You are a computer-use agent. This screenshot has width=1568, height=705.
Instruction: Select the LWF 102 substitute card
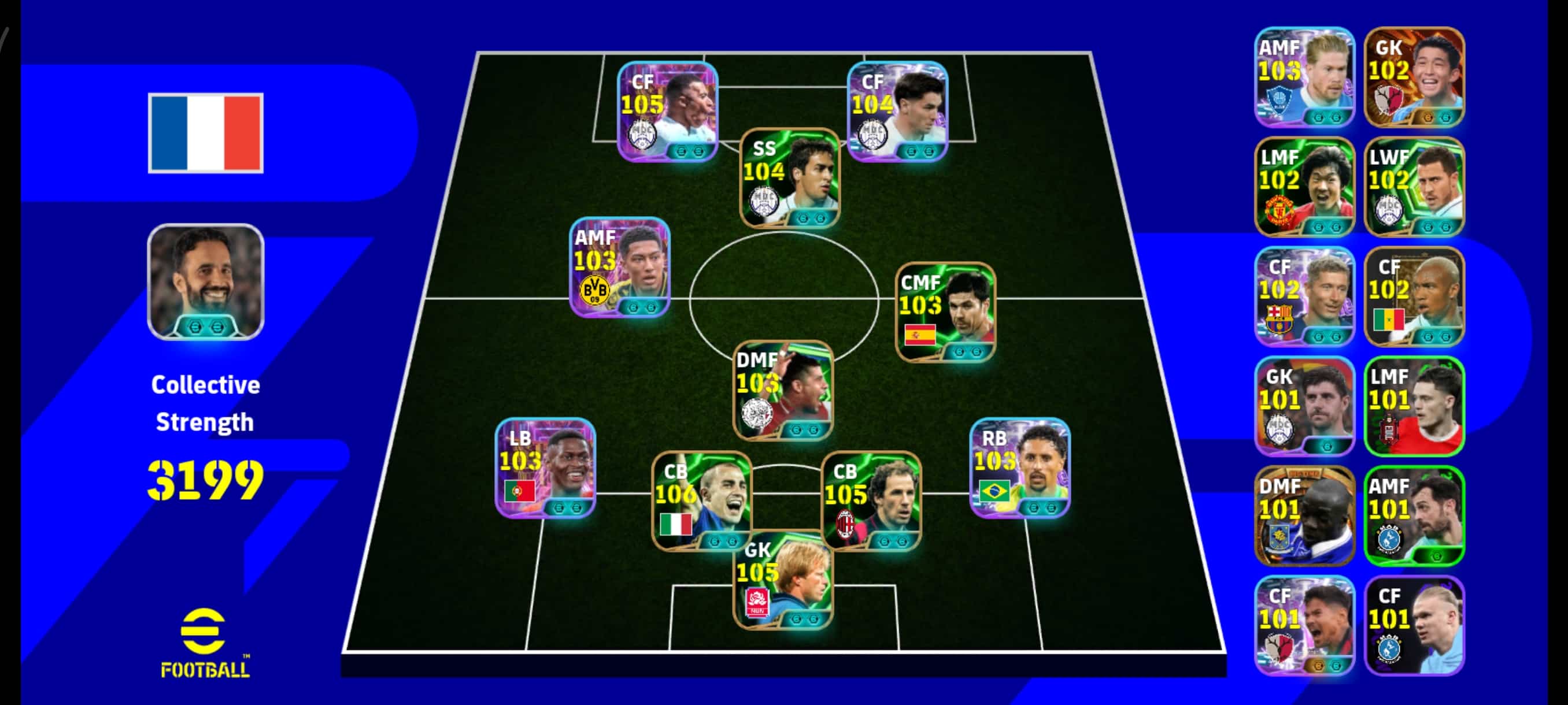(x=1414, y=187)
